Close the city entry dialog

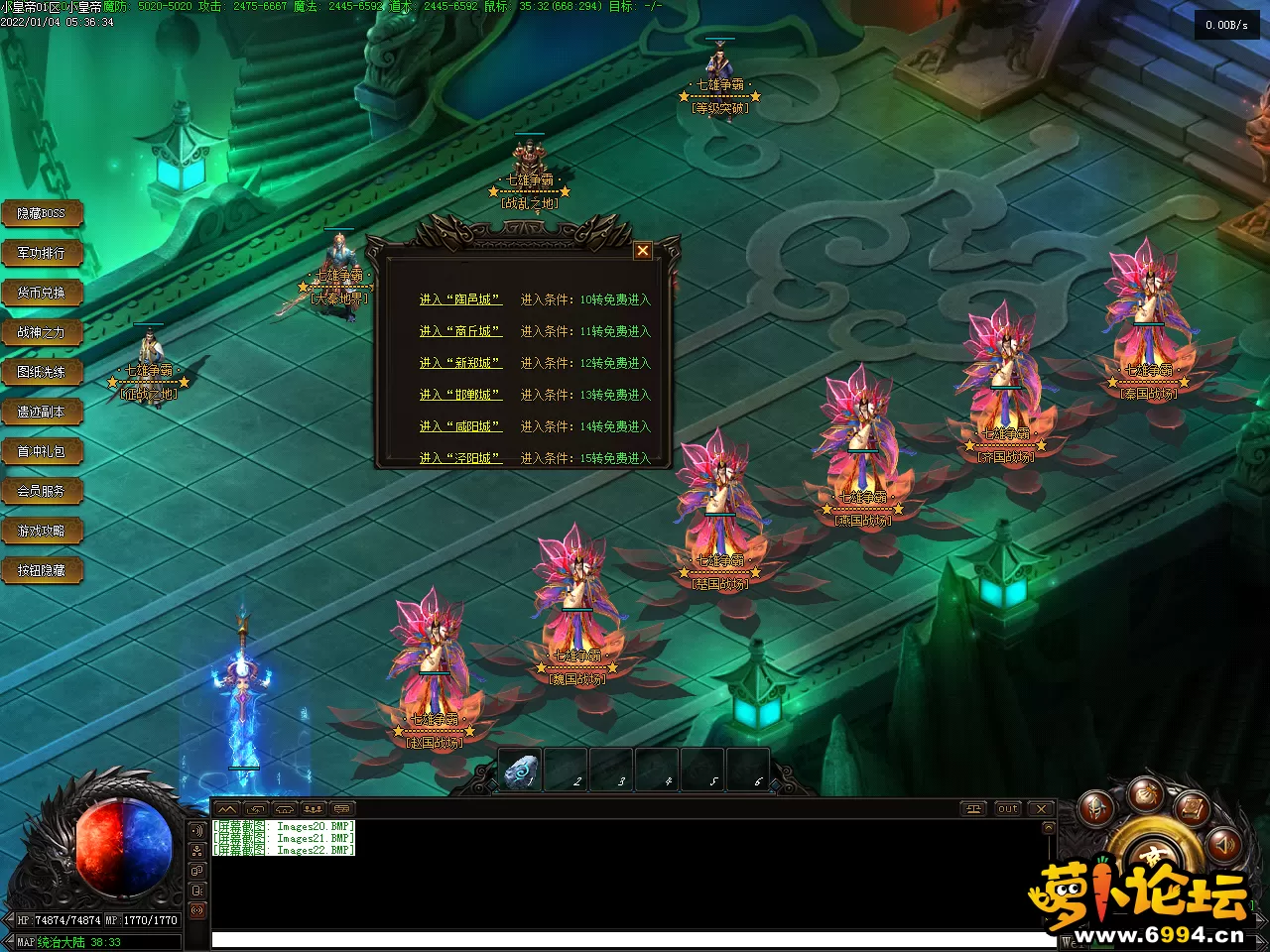click(643, 251)
